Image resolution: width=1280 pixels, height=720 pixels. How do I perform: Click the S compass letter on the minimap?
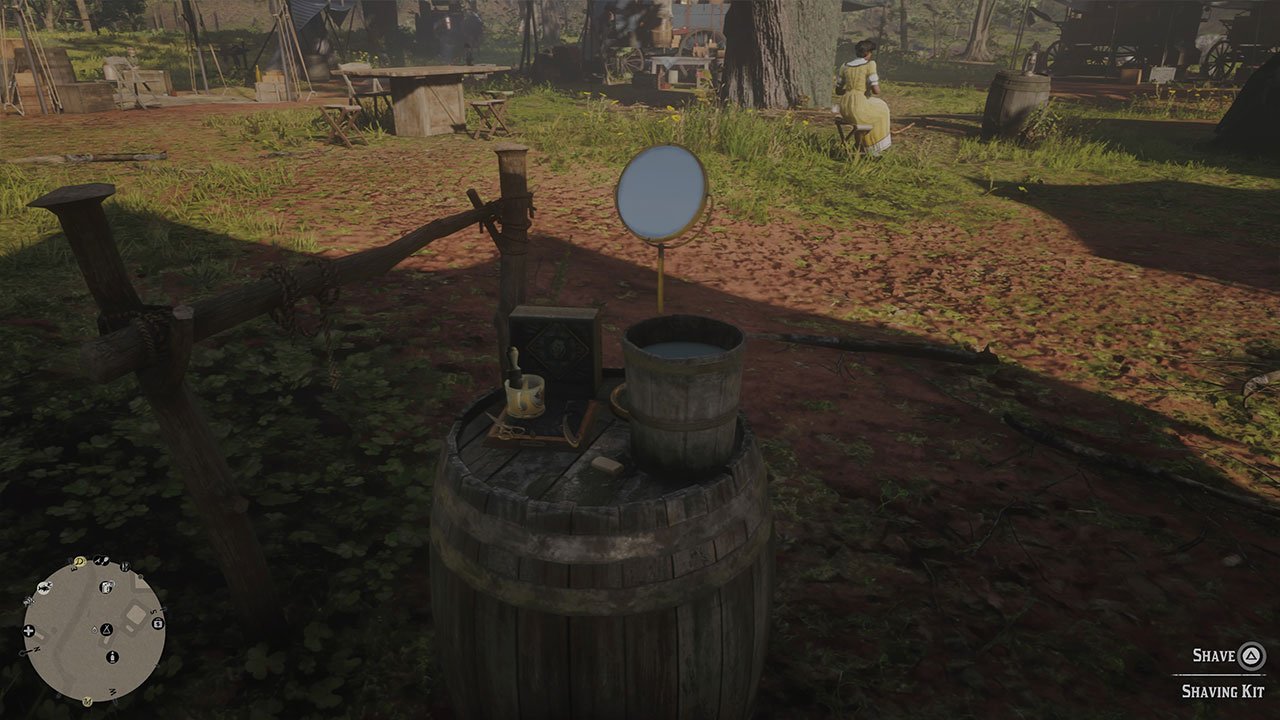pyautogui.click(x=153, y=611)
